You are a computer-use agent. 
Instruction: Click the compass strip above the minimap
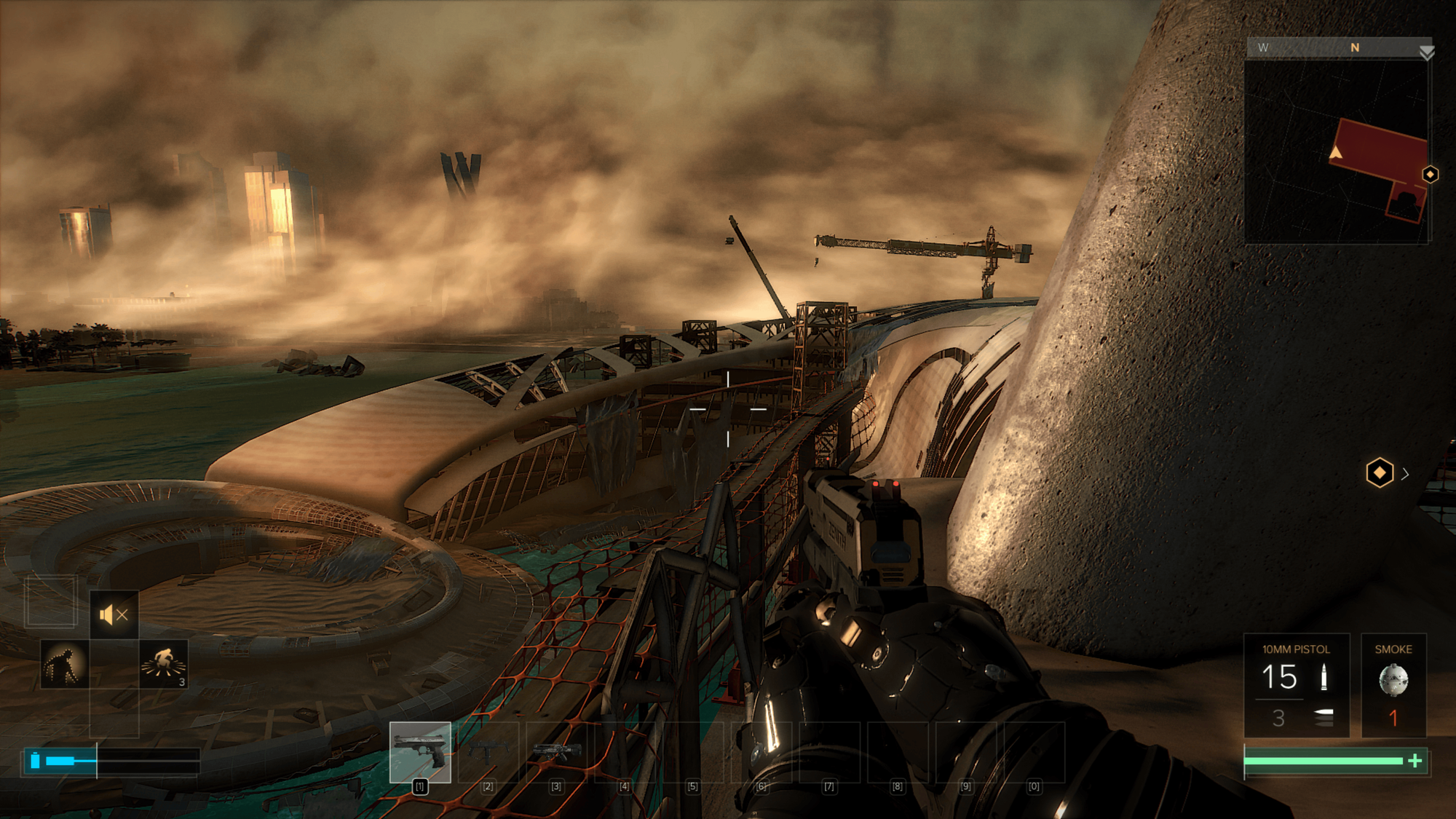1338,48
